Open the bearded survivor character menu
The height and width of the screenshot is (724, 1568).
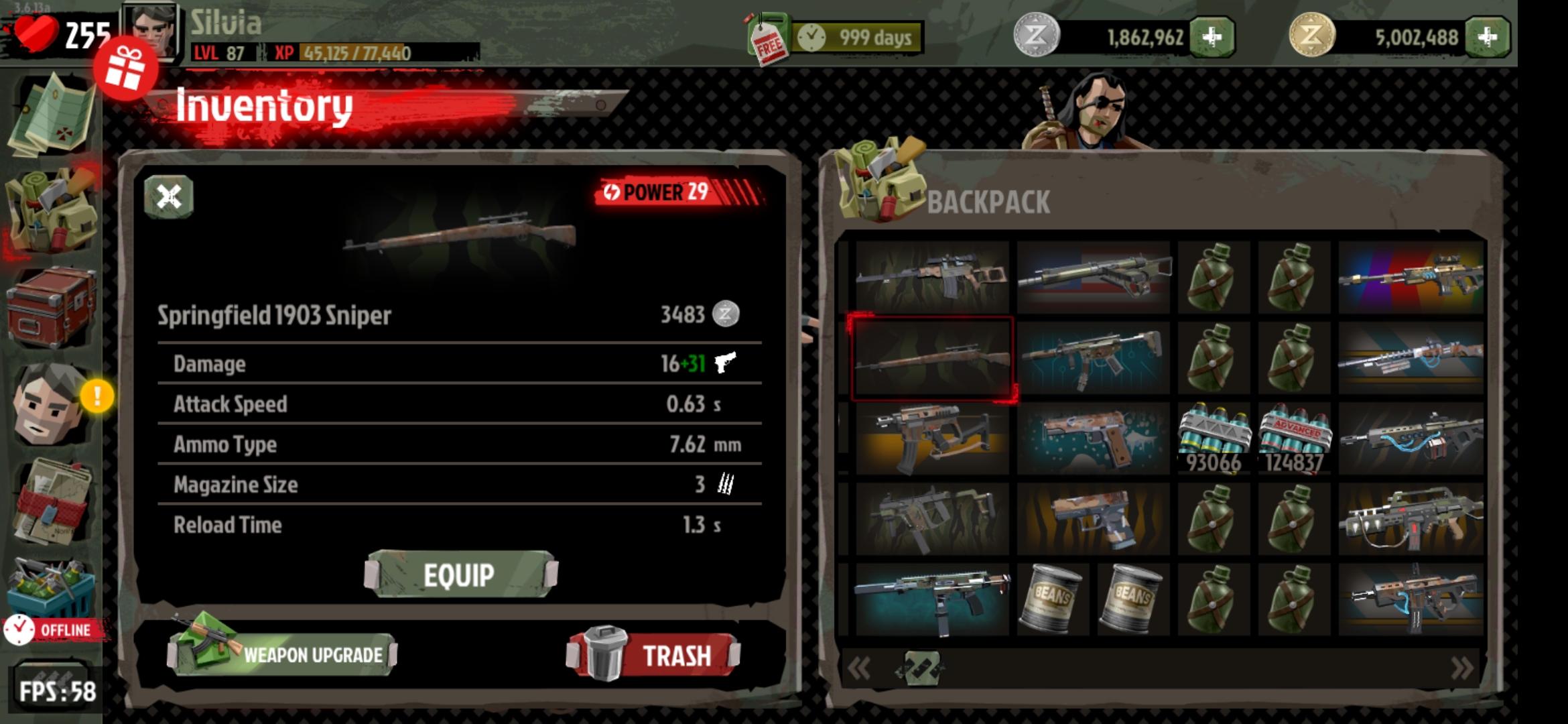(x=50, y=404)
